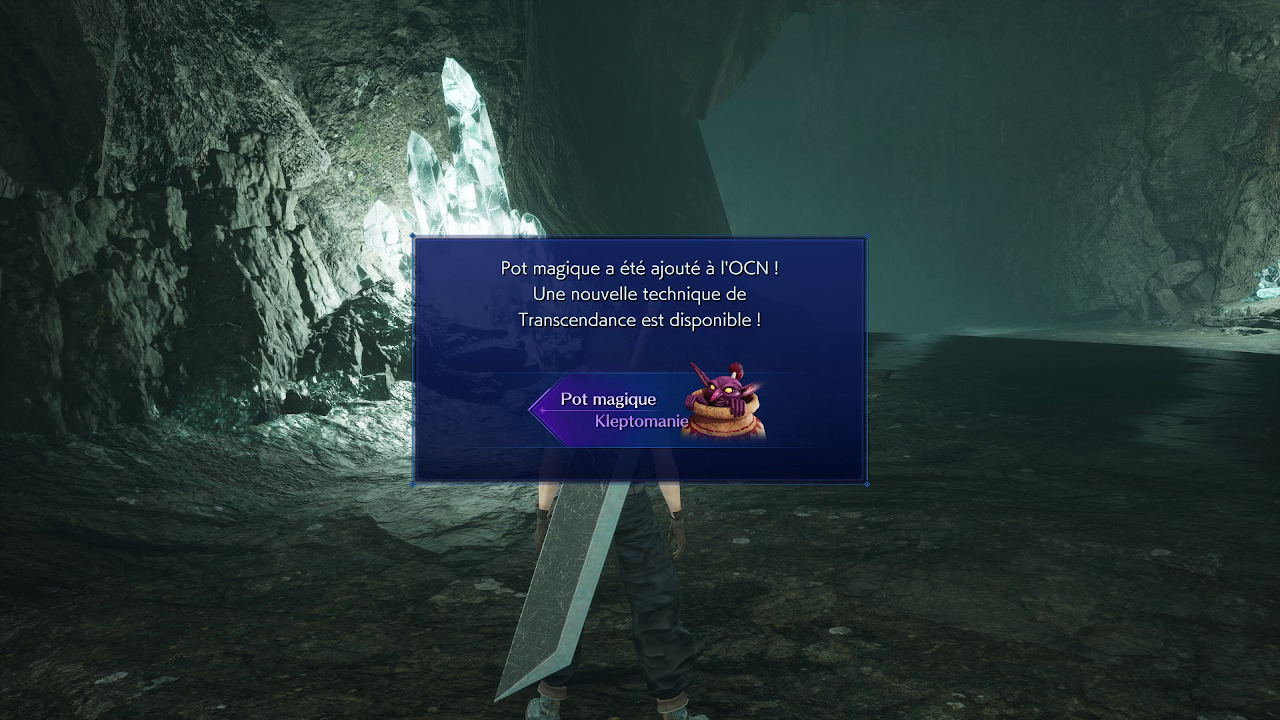Click the 'Pot magique' label
The width and height of the screenshot is (1280, 720).
click(606, 398)
